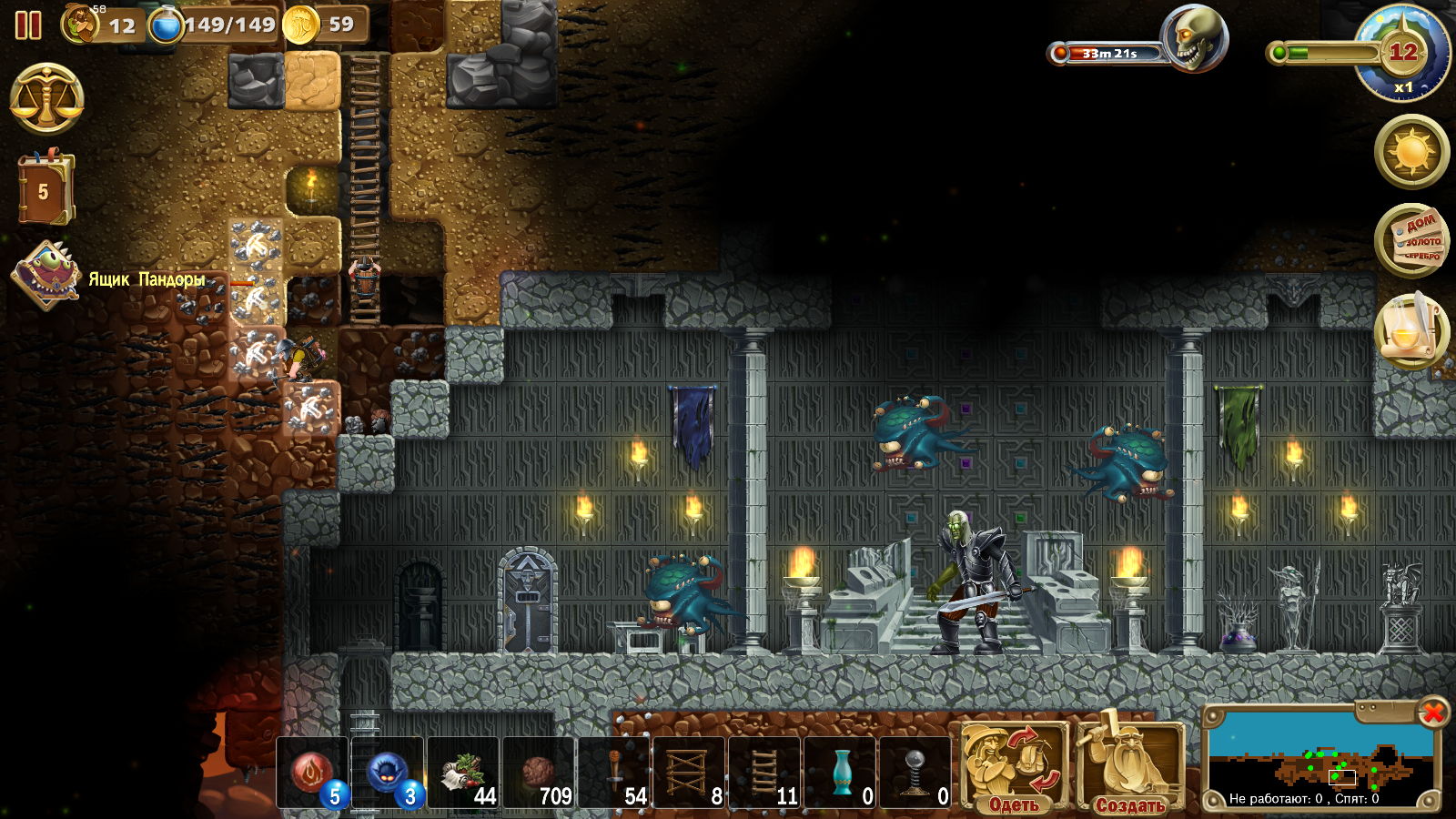Viewport: 1456px width, 819px height.
Task: Toggle the sun icon button
Action: 1411,151
